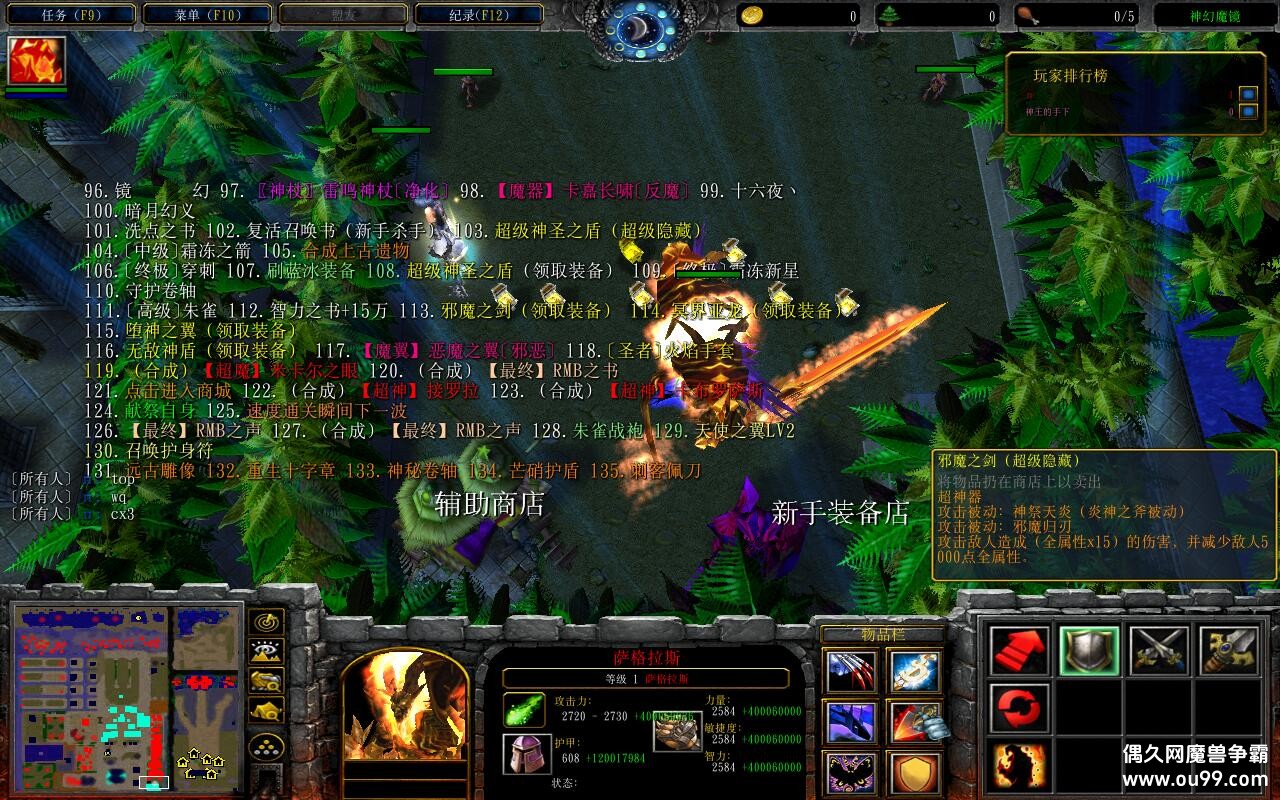Select the claw weapon item in the item bar

(852, 670)
